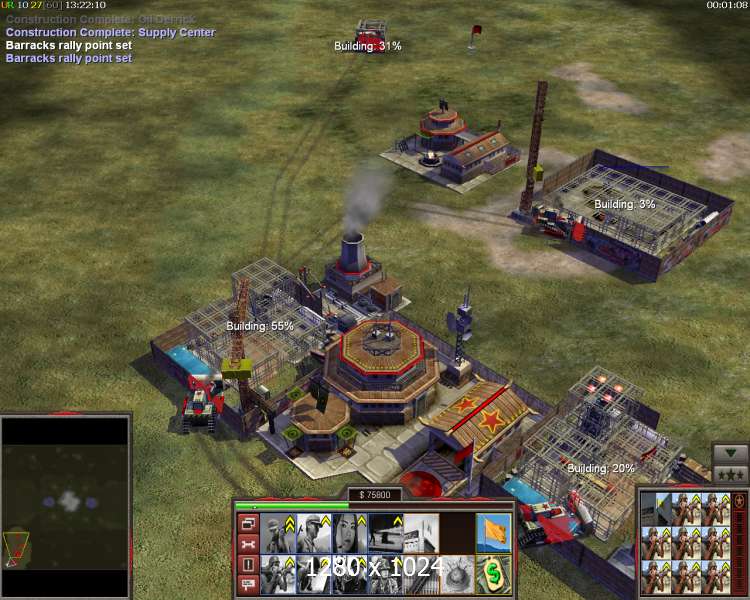Open the overlapping windows options button
This screenshot has width=750, height=600.
(248, 523)
